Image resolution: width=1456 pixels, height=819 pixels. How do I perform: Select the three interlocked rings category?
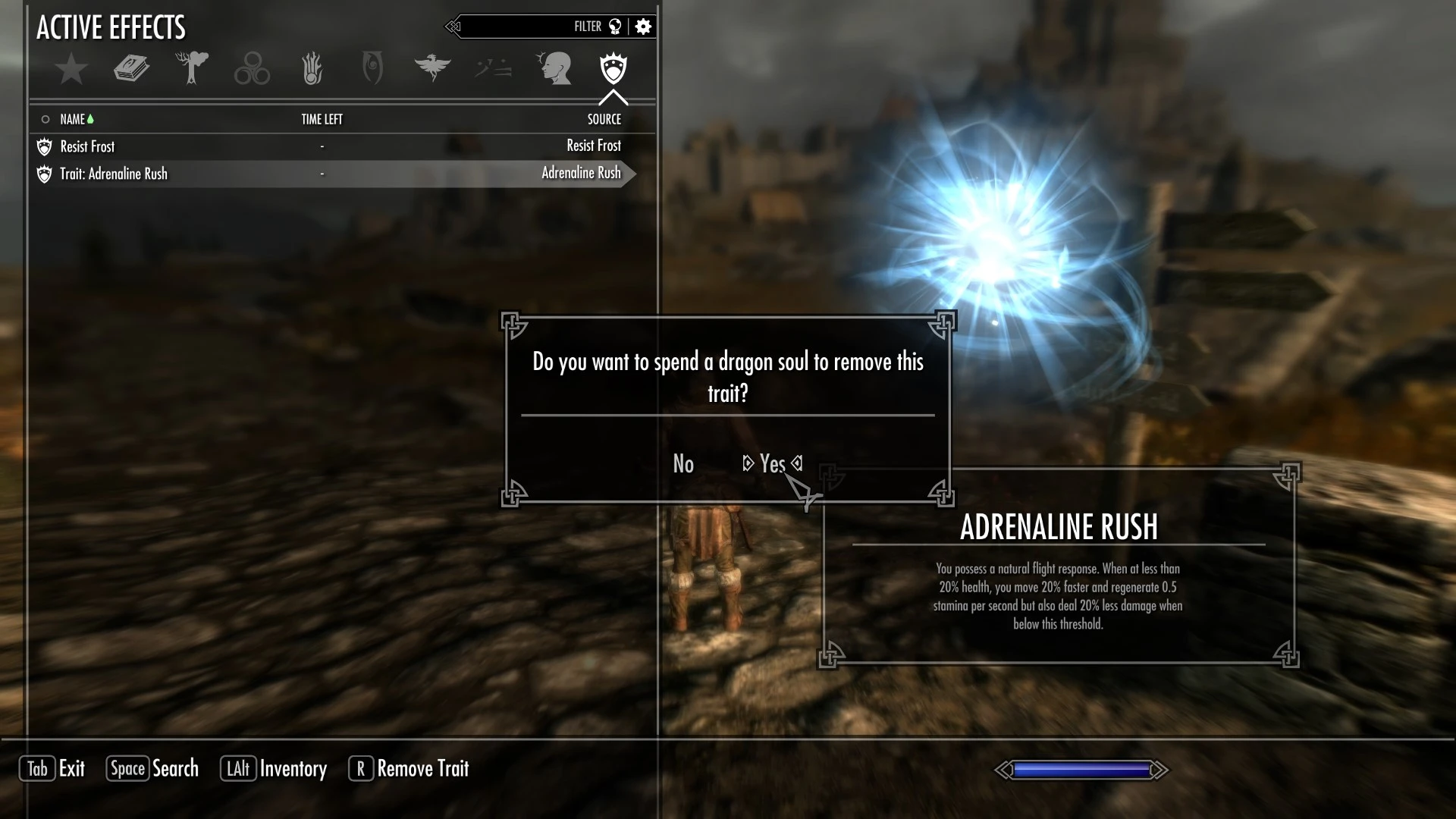tap(252, 69)
